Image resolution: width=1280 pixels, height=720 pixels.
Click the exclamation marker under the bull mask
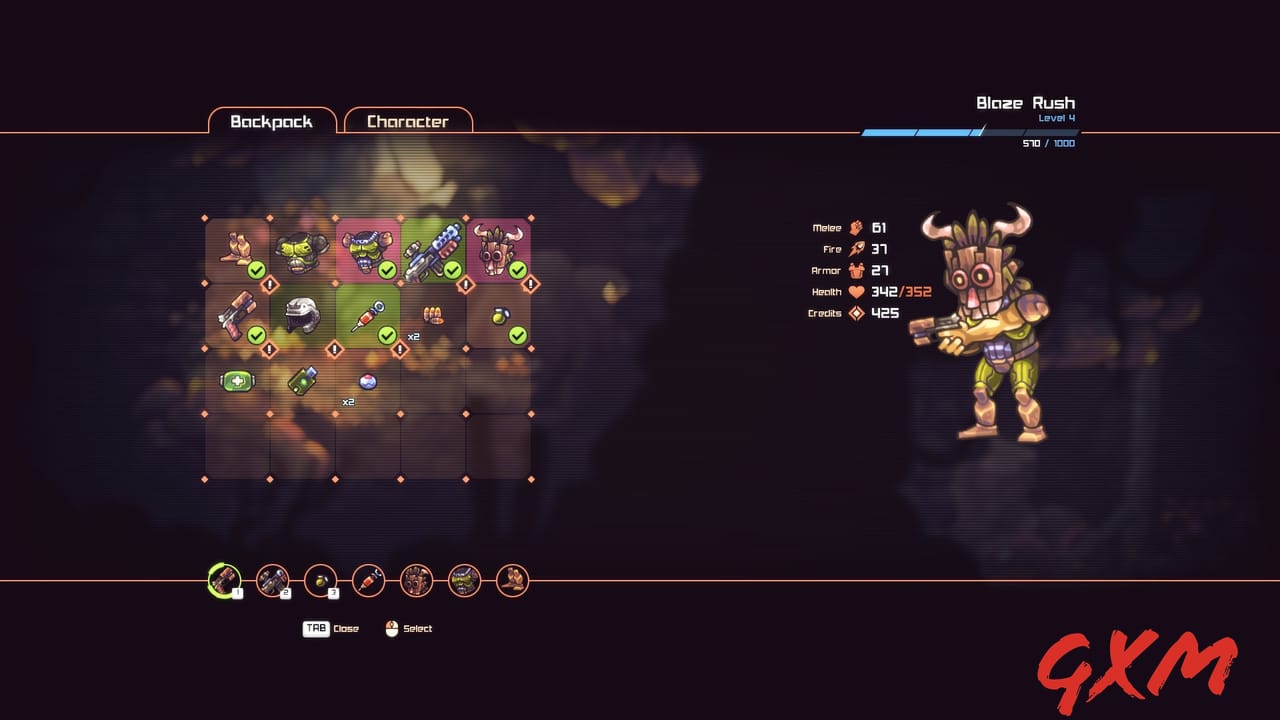[x=530, y=283]
